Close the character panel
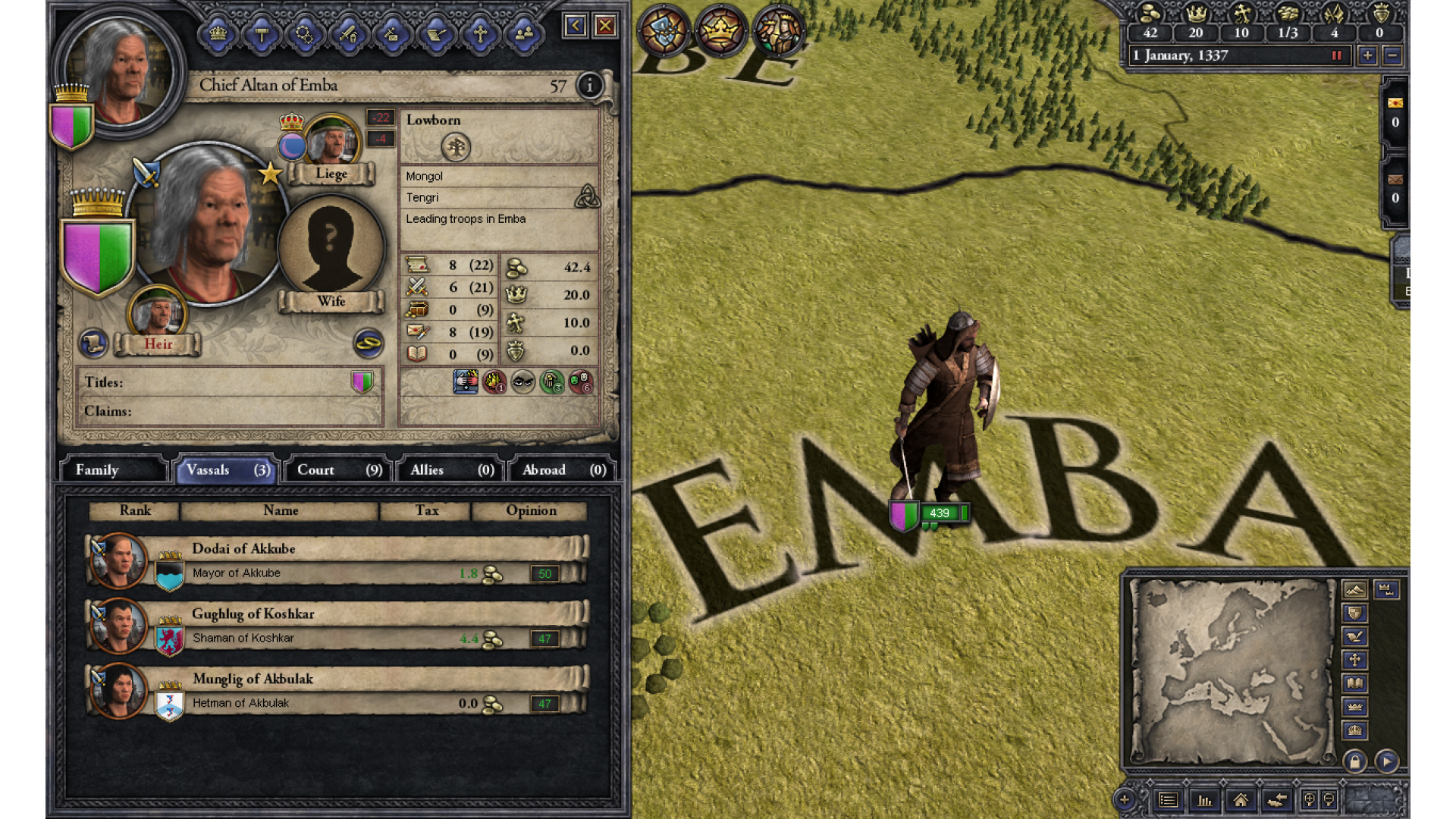 [605, 27]
